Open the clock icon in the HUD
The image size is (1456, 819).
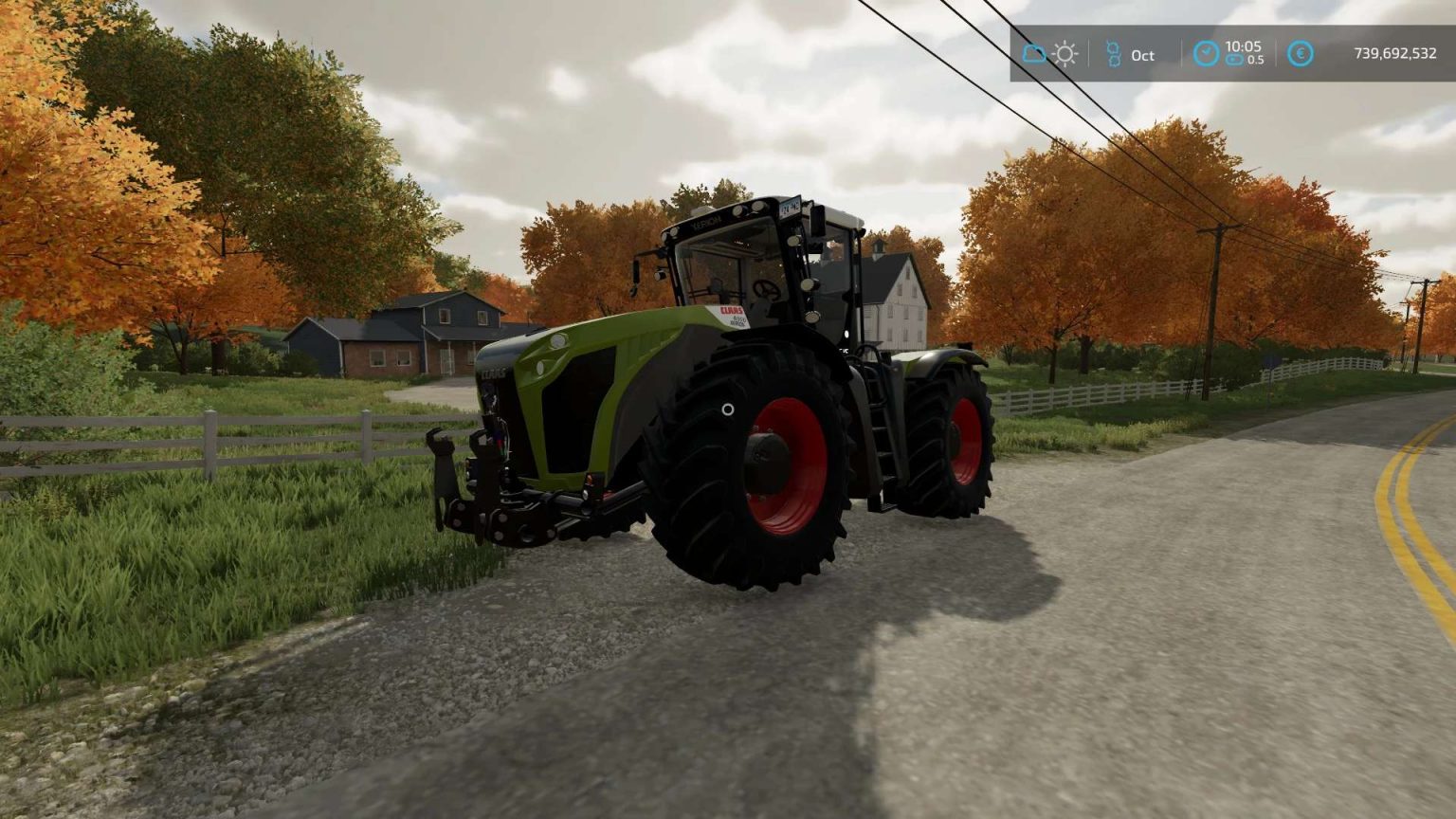click(1207, 51)
